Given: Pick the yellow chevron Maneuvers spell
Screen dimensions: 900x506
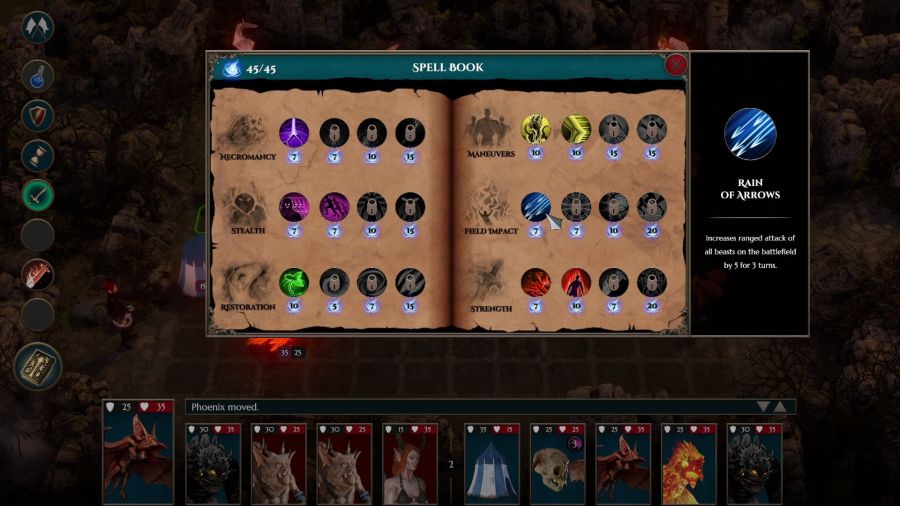Looking at the screenshot, I should (575, 130).
